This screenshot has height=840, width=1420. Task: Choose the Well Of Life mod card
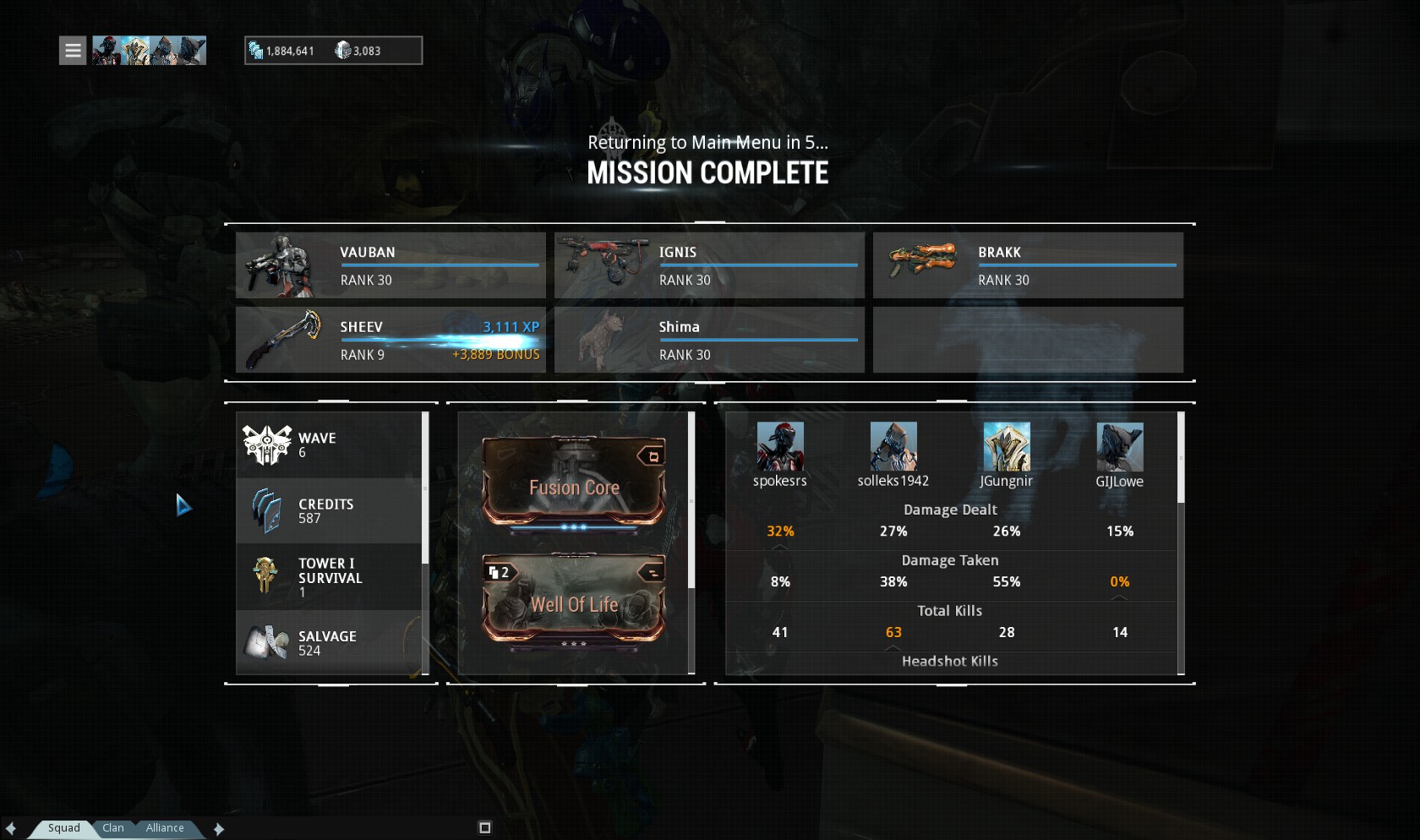tap(574, 602)
